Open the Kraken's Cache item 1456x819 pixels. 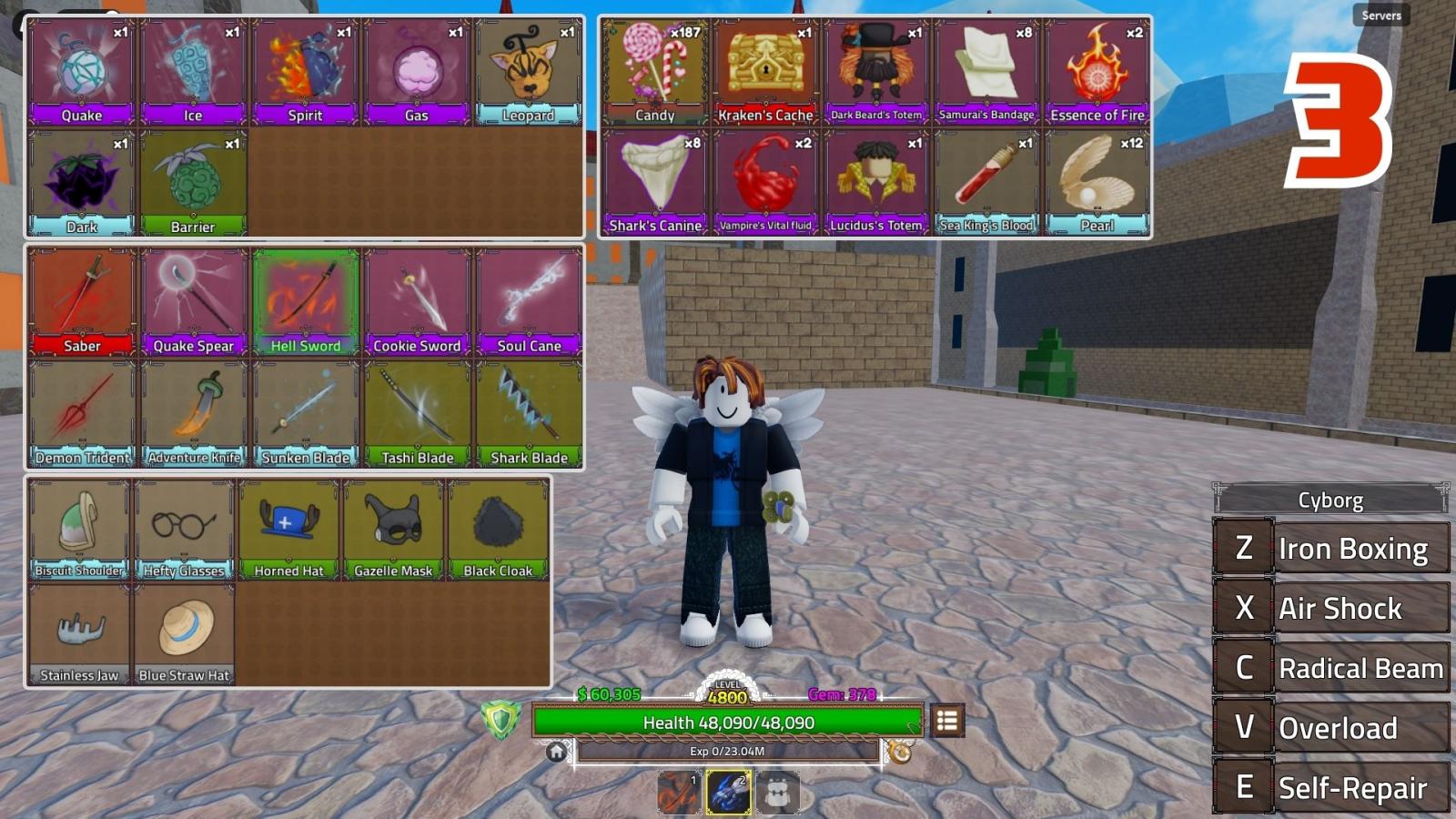coord(765,72)
